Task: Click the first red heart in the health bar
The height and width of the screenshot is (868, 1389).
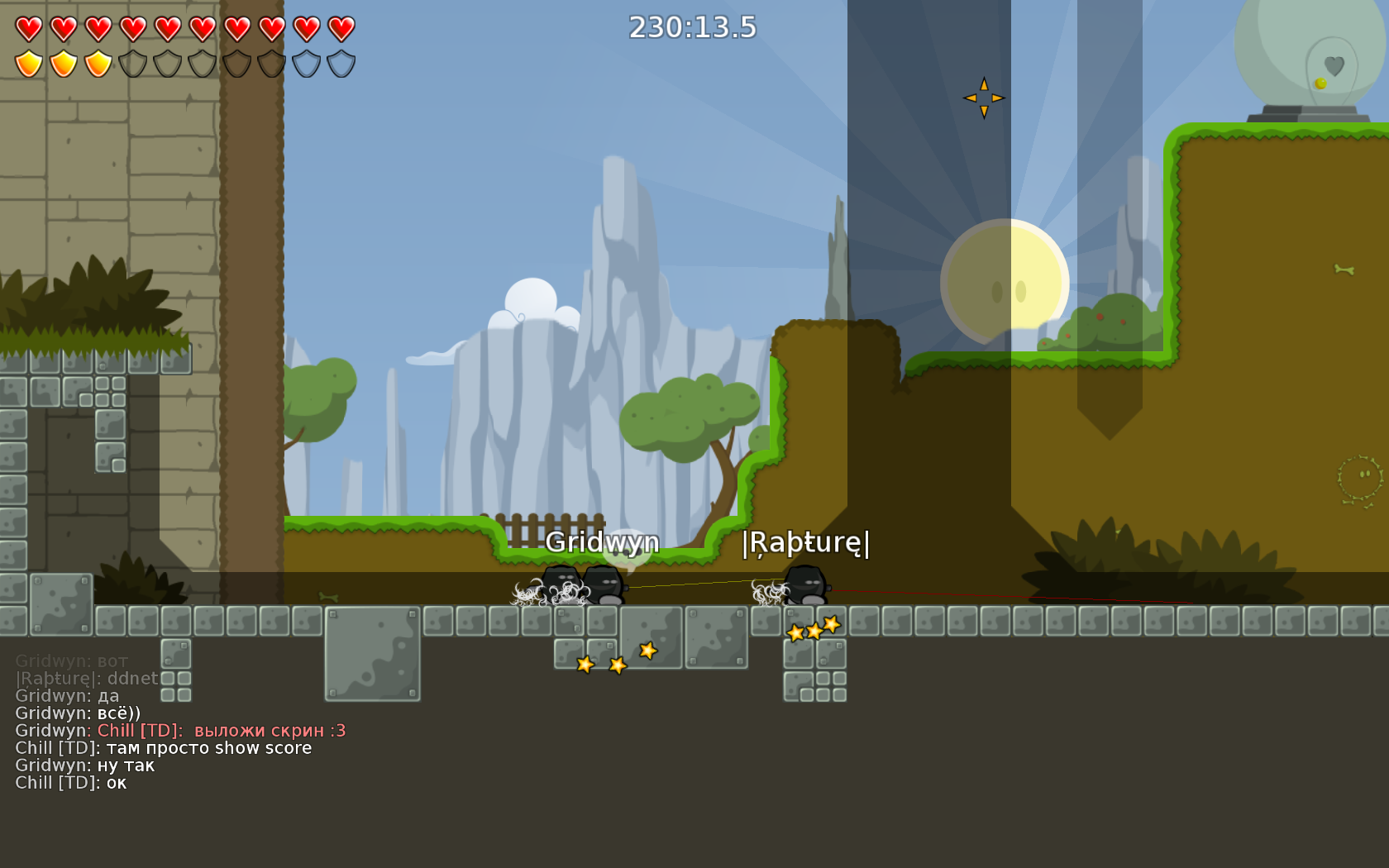Action: click(x=27, y=27)
